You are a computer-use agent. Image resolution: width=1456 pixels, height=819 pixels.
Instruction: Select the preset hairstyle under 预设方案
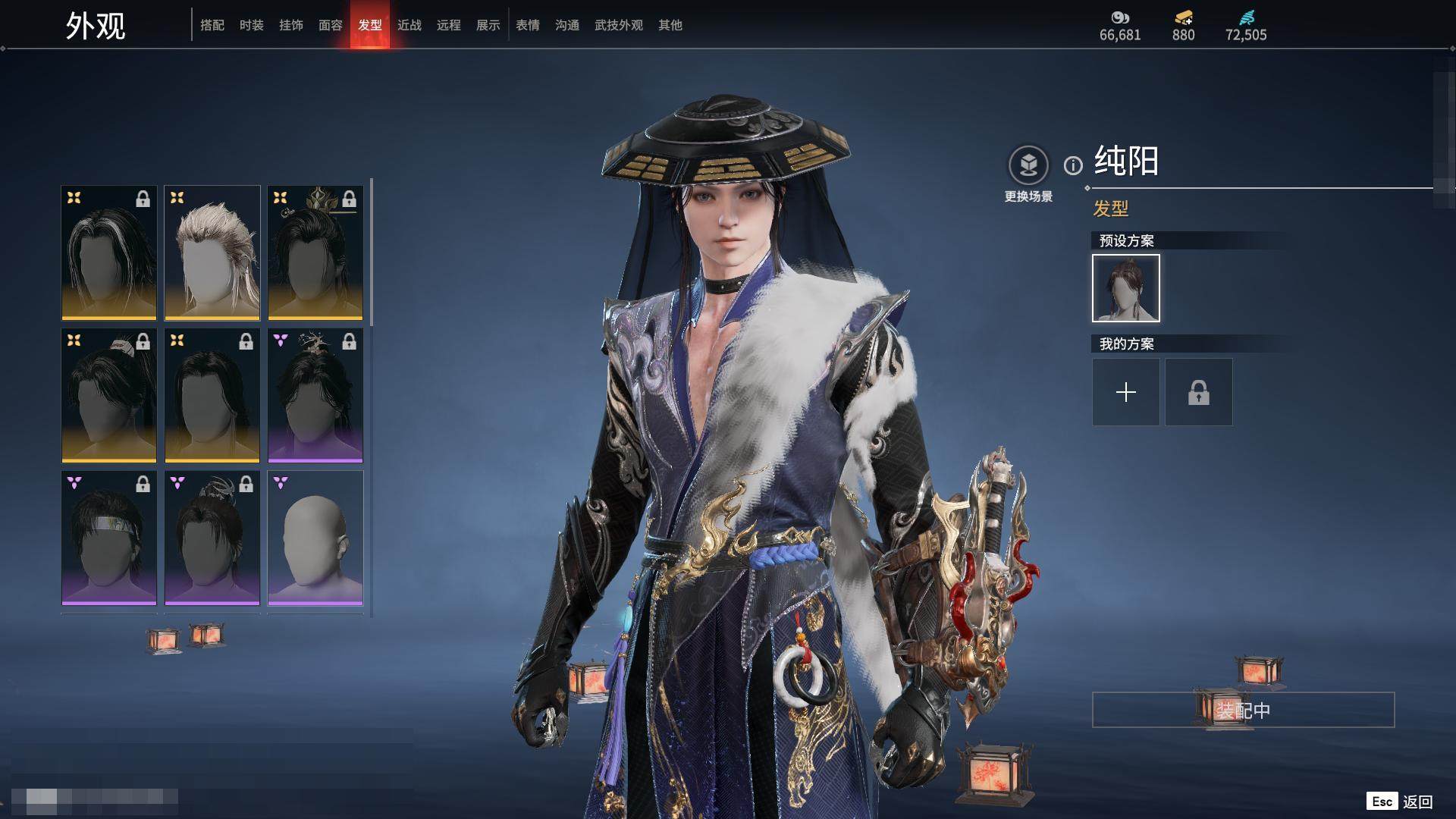click(x=1126, y=288)
